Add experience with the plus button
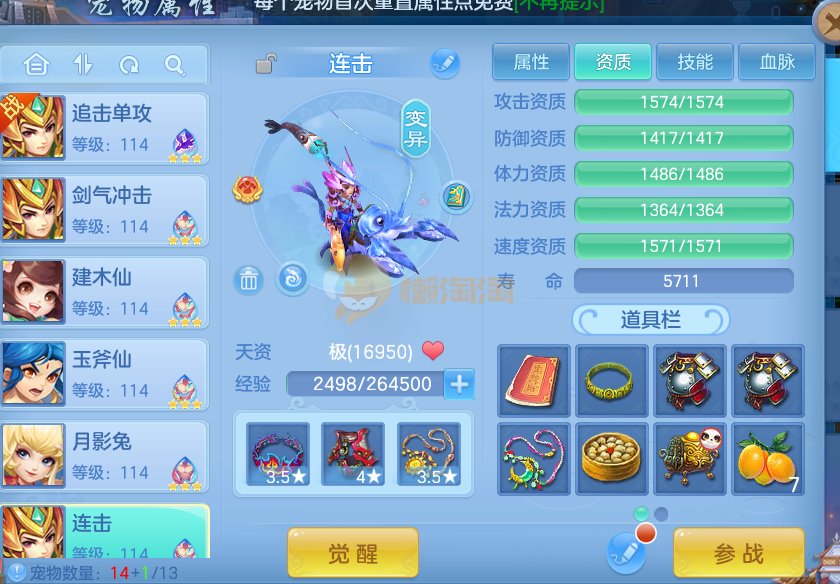840x584 pixels. tap(460, 384)
